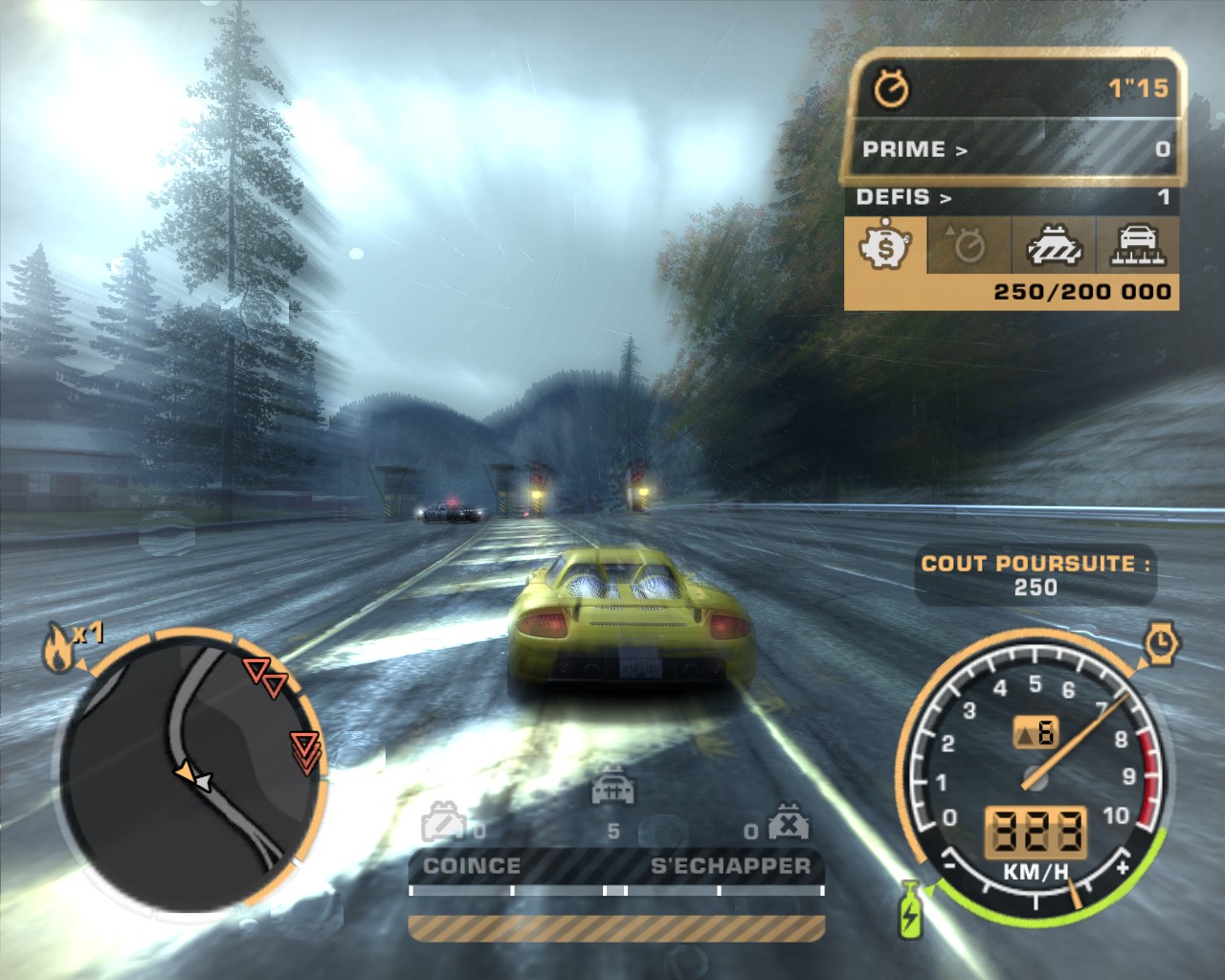Choose the roadblock milestone icon
Screen dimensions: 1225x980
1054,246
